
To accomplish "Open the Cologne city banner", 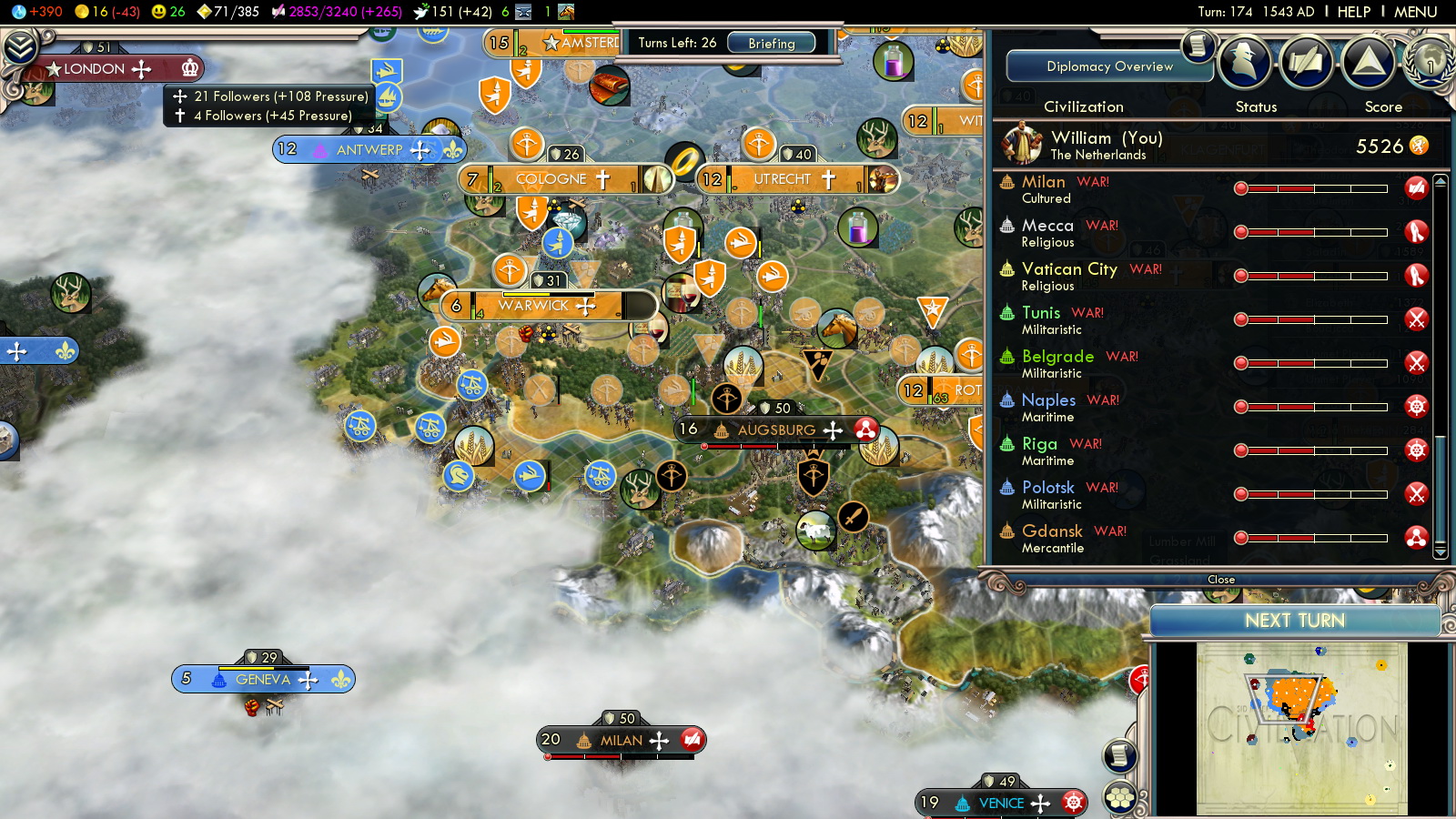I will click(551, 179).
